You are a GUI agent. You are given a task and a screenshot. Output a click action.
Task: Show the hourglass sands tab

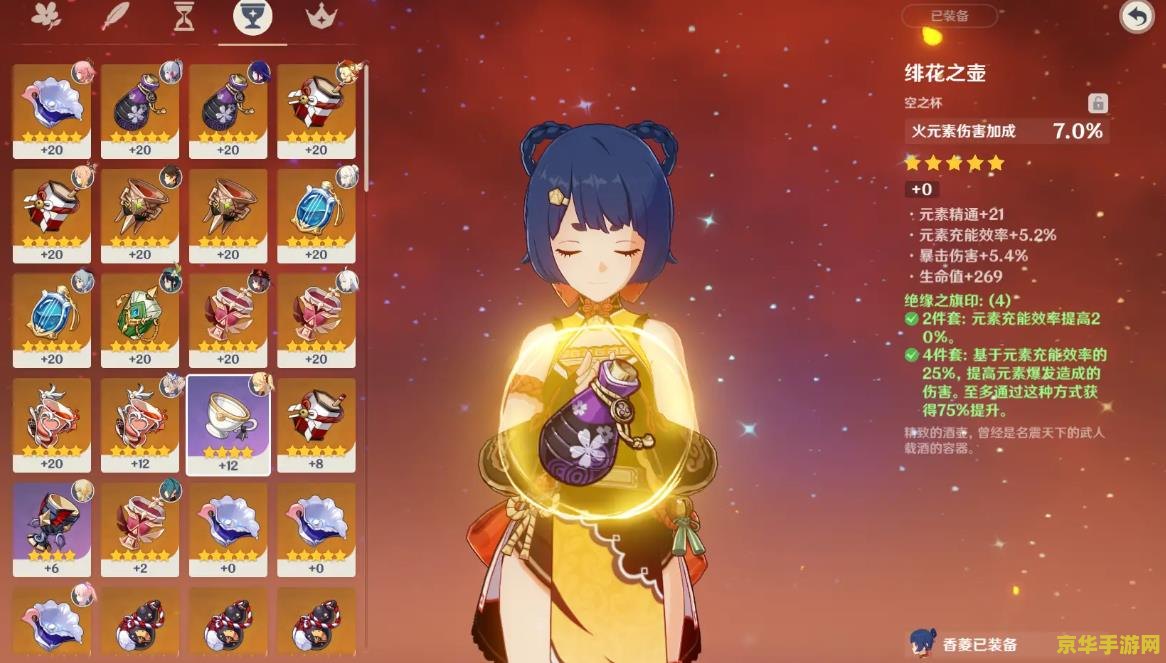[x=184, y=17]
